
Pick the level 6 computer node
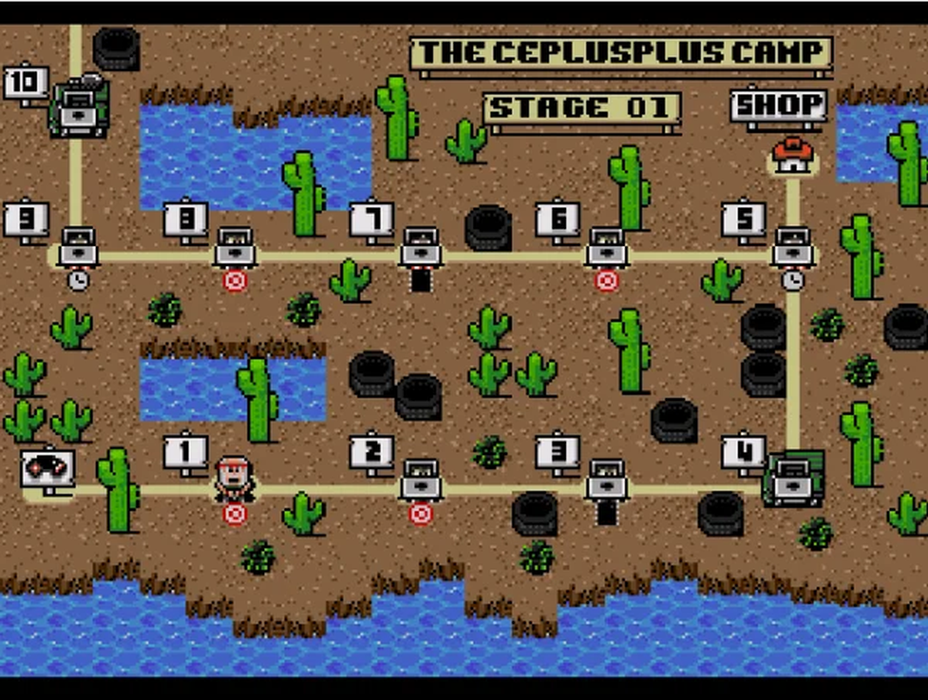click(606, 246)
